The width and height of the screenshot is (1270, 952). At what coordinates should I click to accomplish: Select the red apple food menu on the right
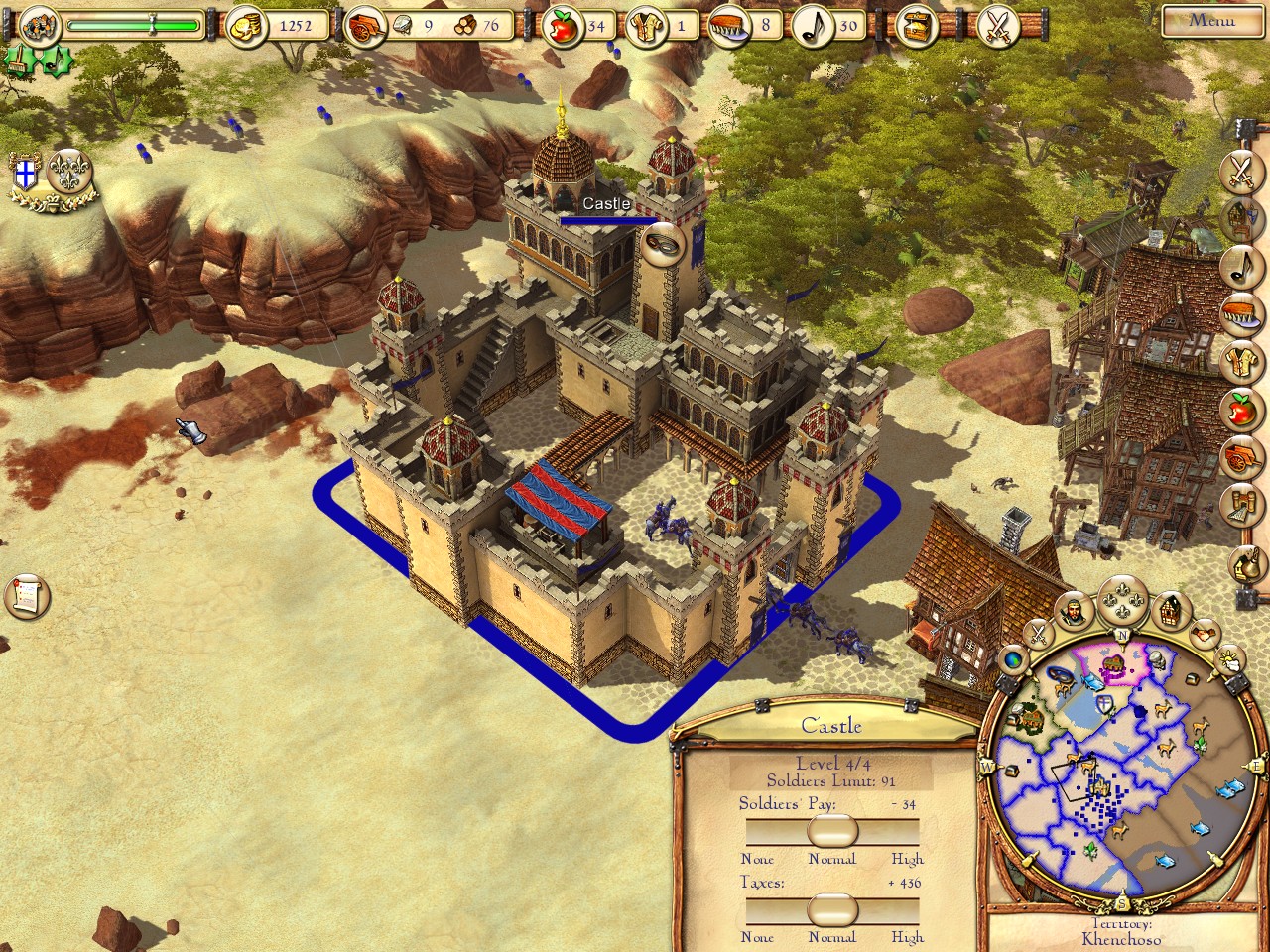pos(1240,409)
